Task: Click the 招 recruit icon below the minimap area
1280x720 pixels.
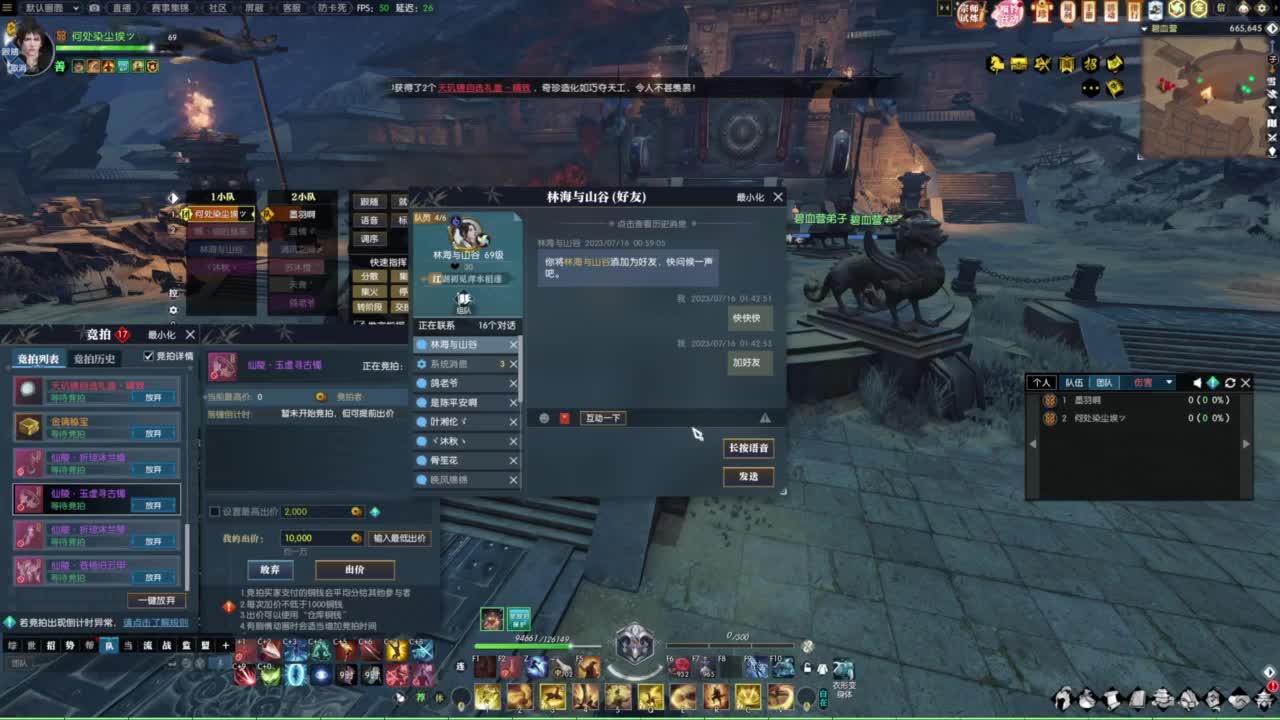Action: coord(1090,64)
